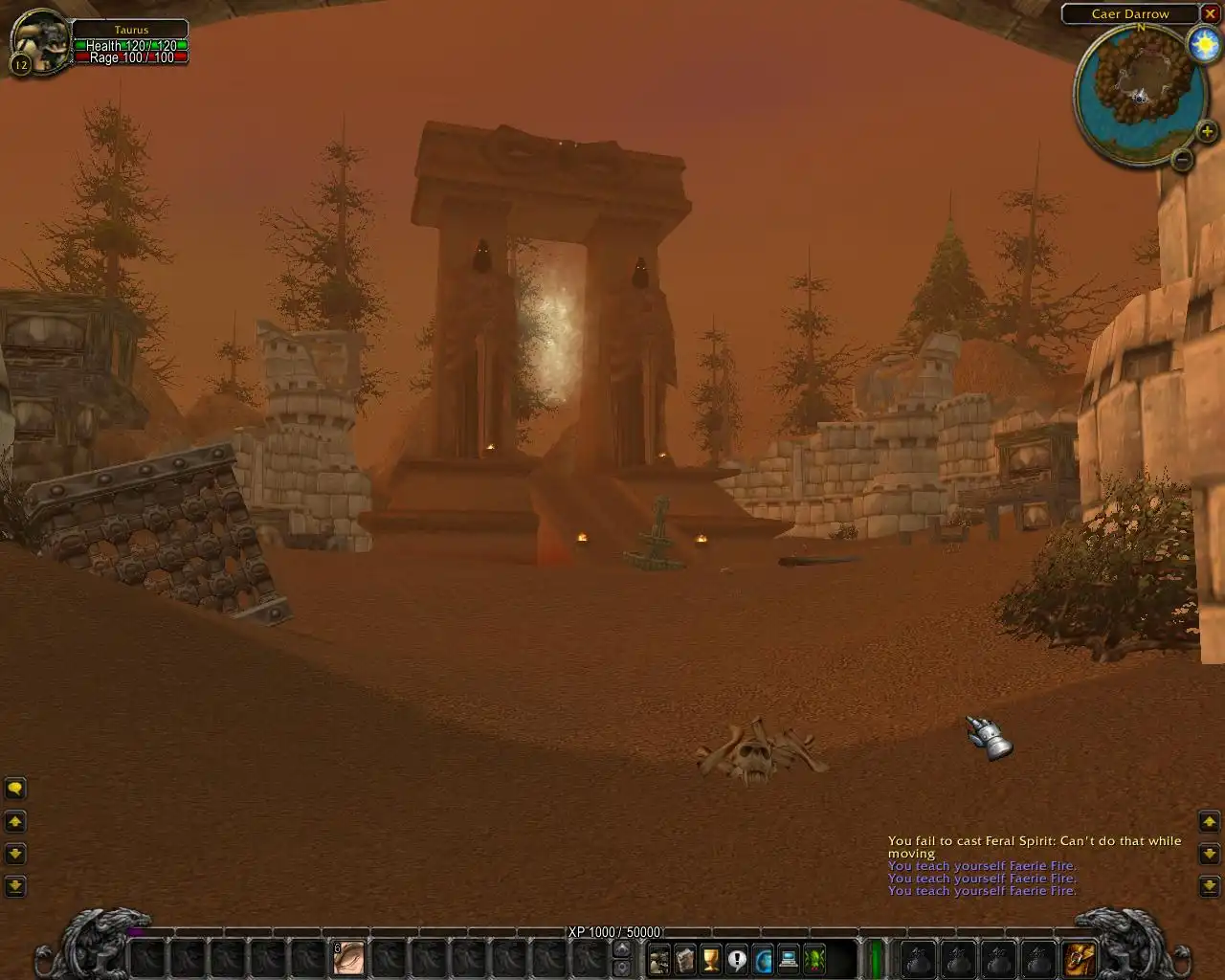This screenshot has width=1225, height=980.
Task: Open the spellbook micro button
Action: (684, 958)
